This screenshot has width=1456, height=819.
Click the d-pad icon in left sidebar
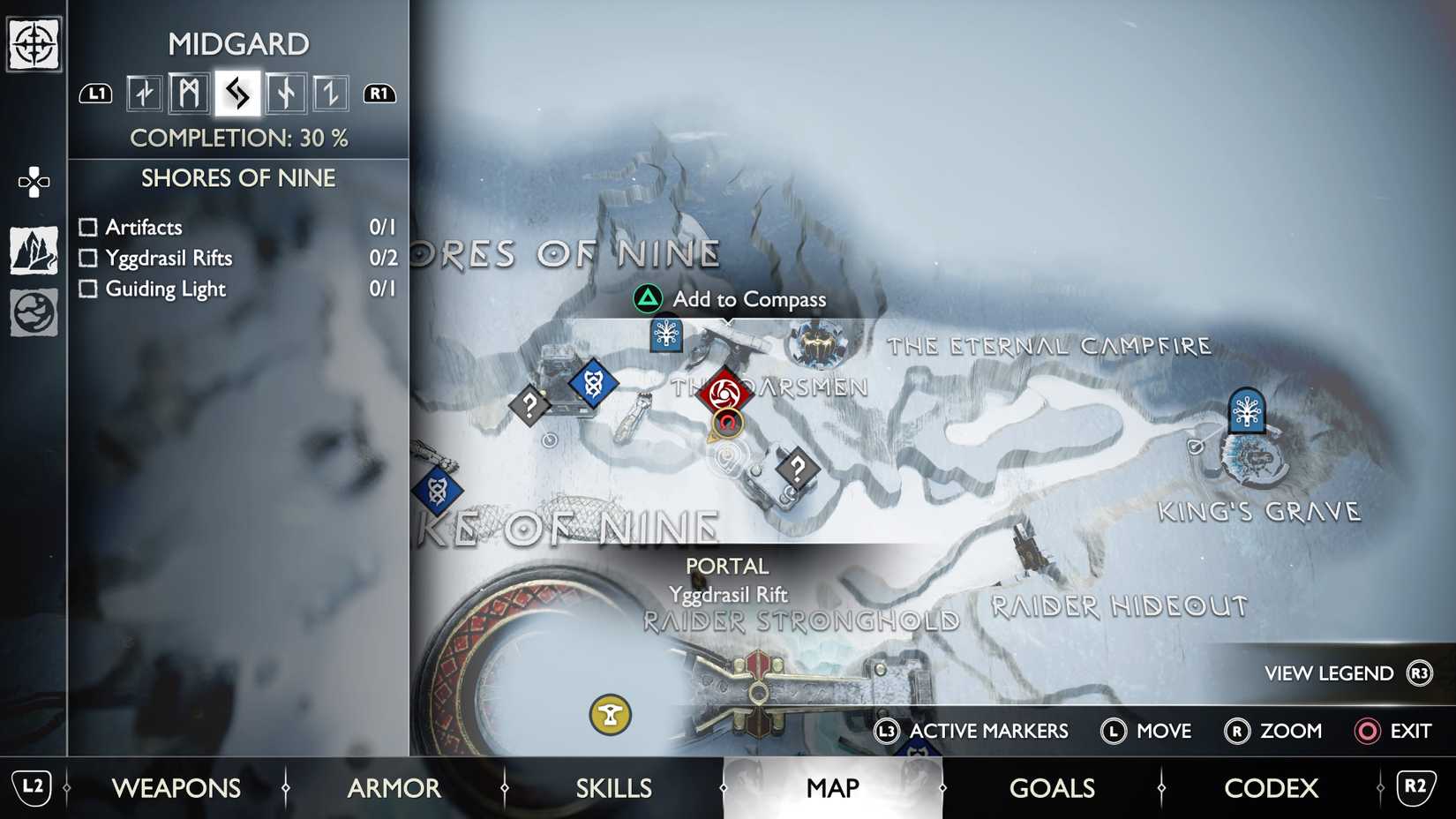(33, 182)
